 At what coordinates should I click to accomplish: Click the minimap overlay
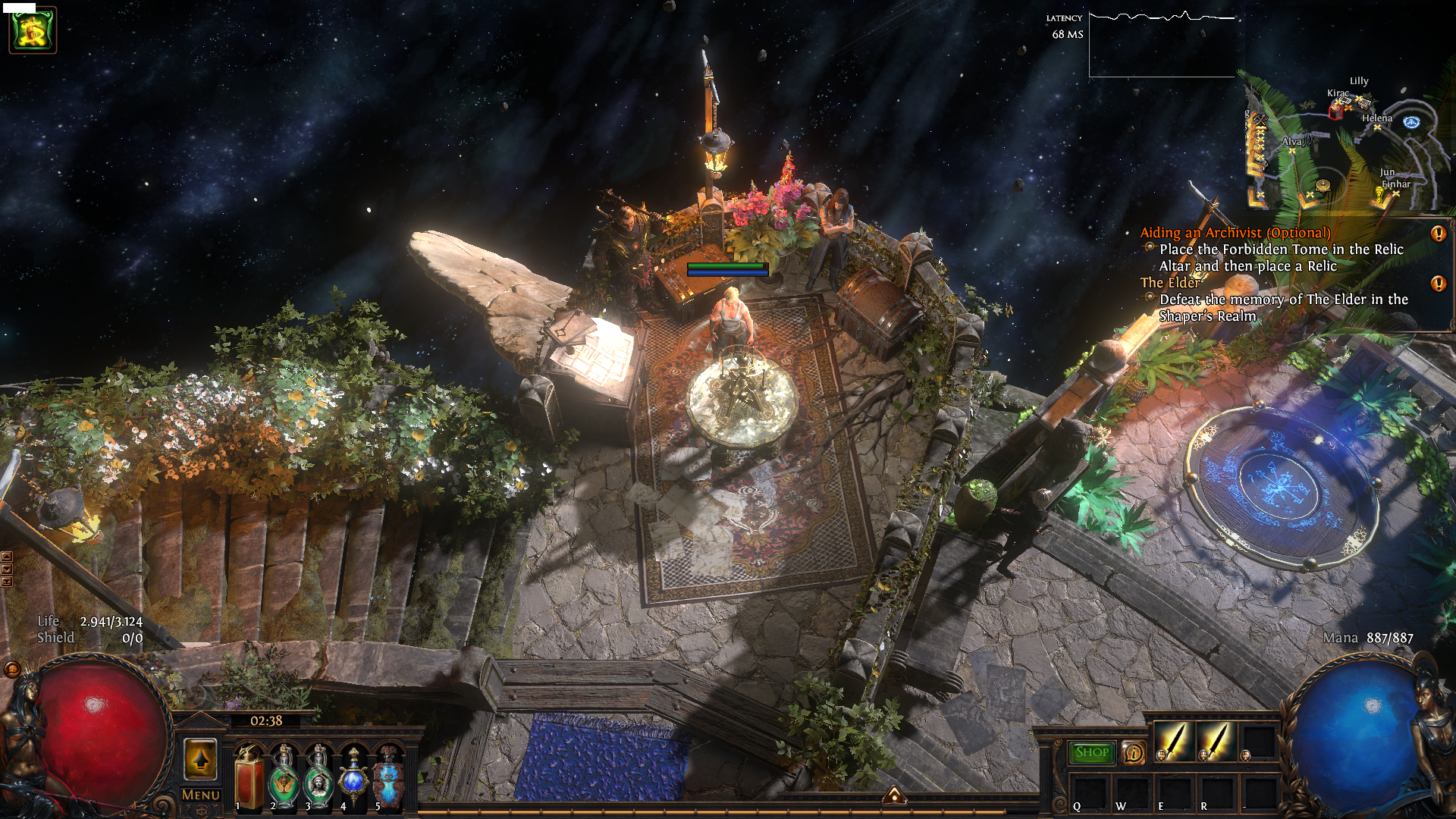point(1342,144)
